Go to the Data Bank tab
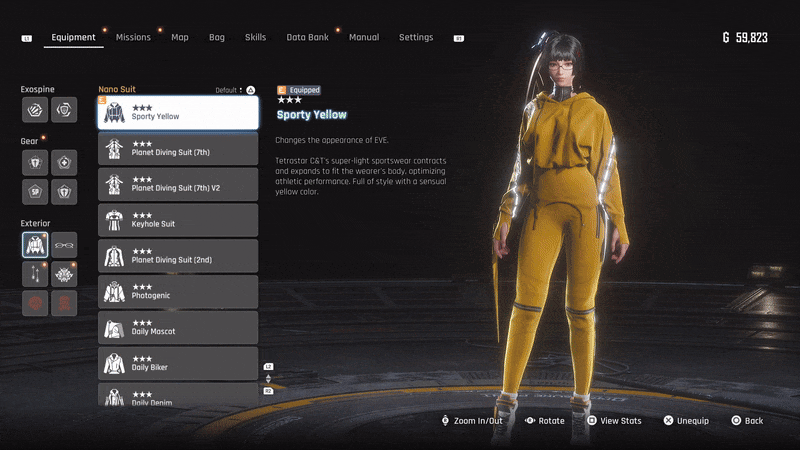Viewport: 800px width, 450px height. [x=307, y=38]
